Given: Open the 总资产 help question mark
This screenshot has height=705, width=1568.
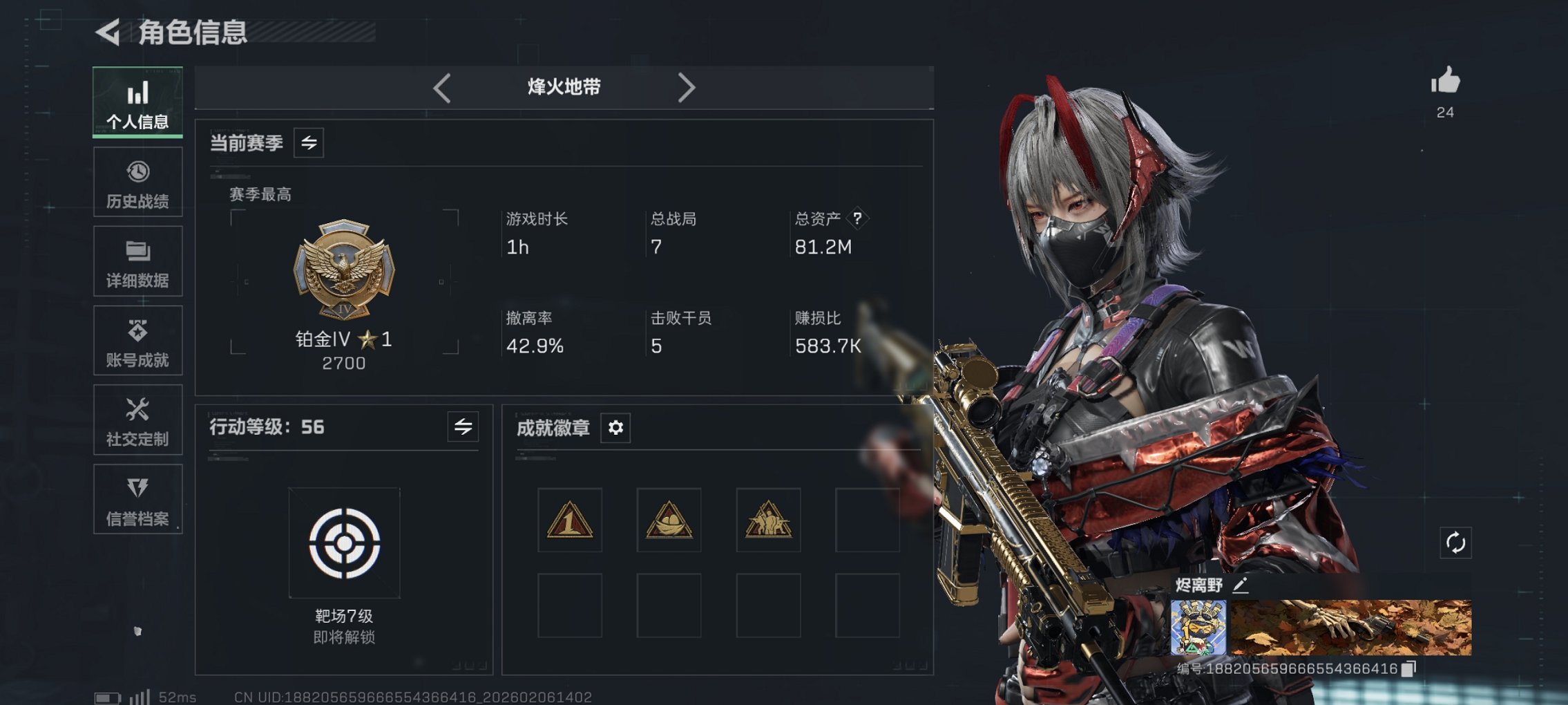Looking at the screenshot, I should tap(857, 219).
